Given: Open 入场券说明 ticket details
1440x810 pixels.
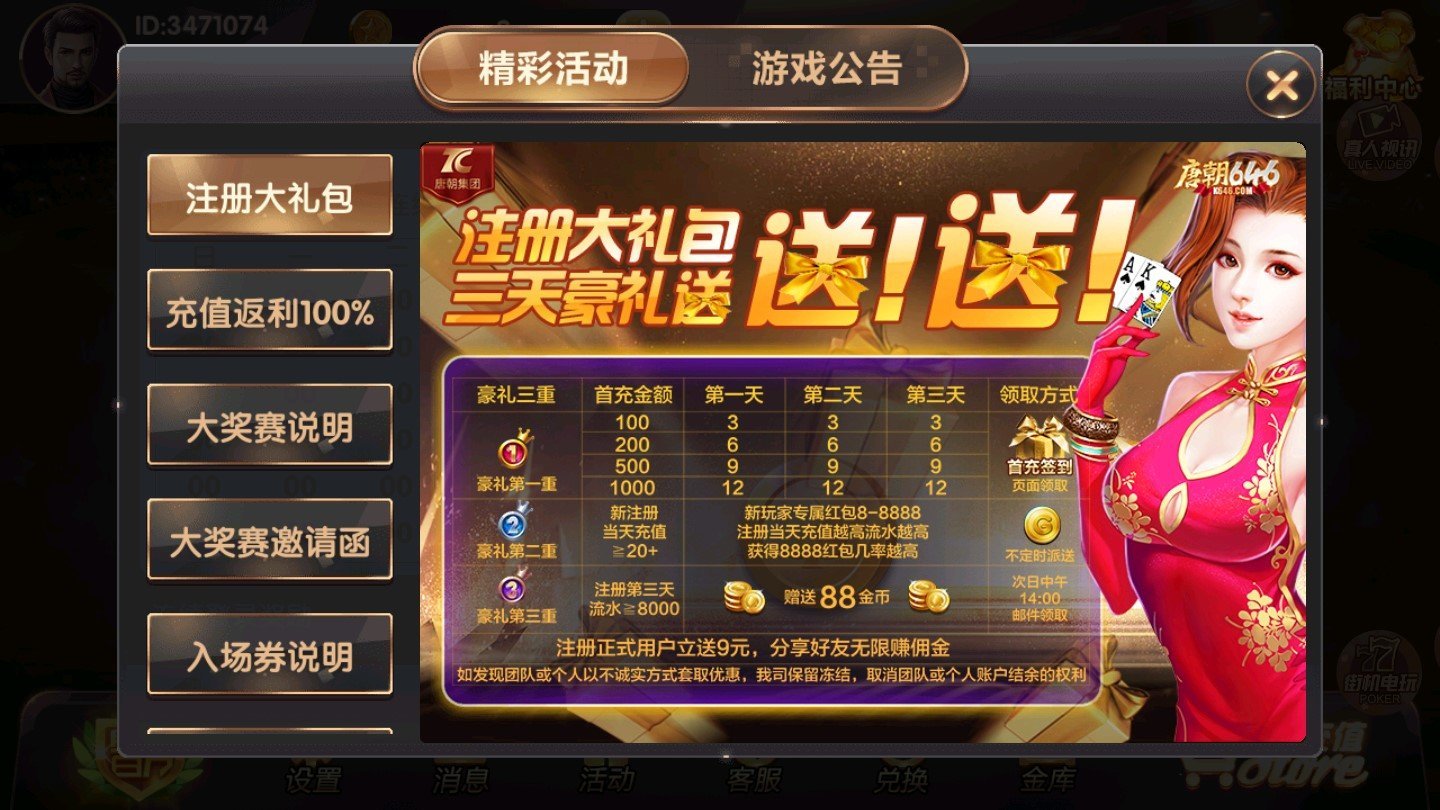Looking at the screenshot, I should [270, 655].
